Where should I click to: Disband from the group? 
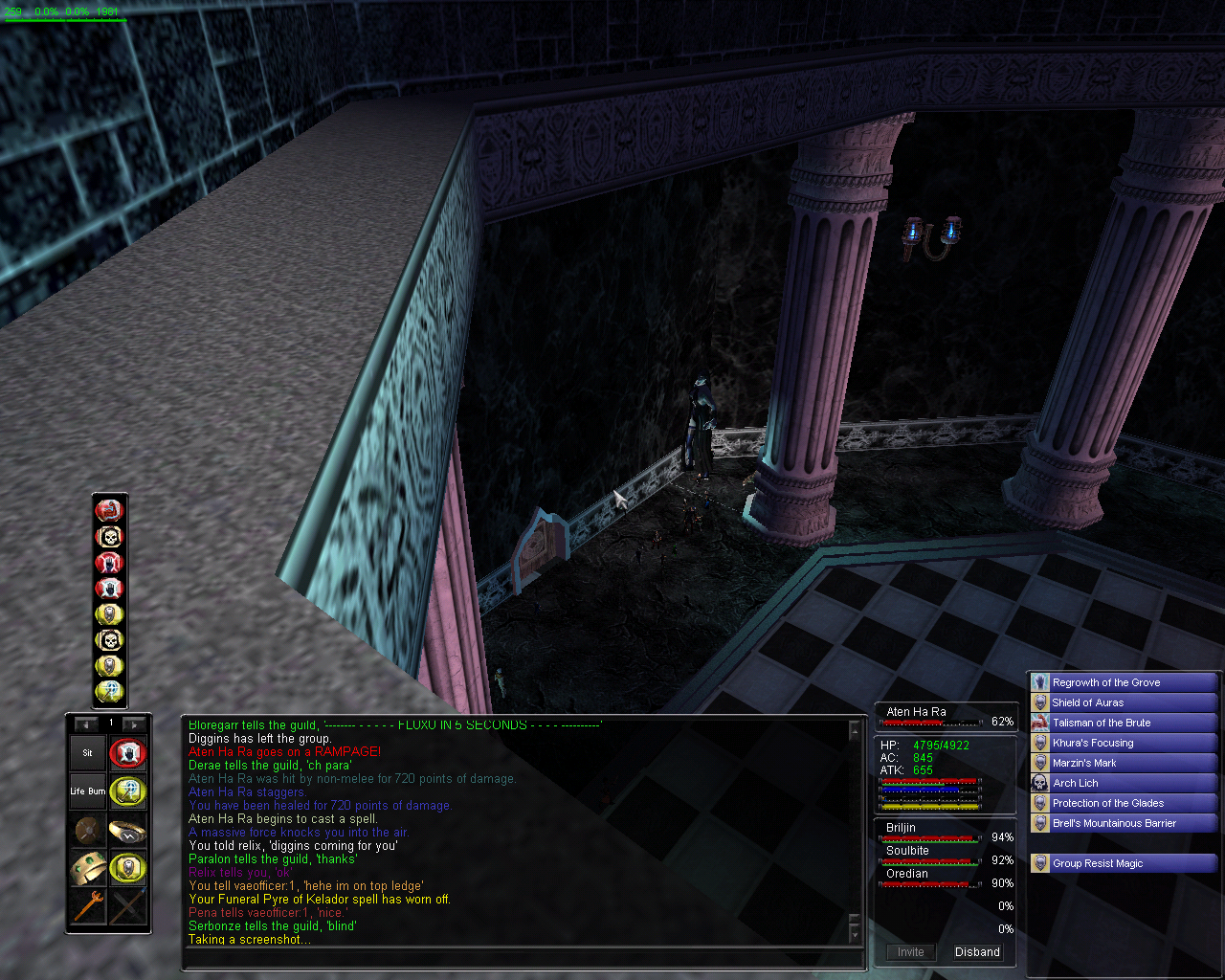coord(977,952)
